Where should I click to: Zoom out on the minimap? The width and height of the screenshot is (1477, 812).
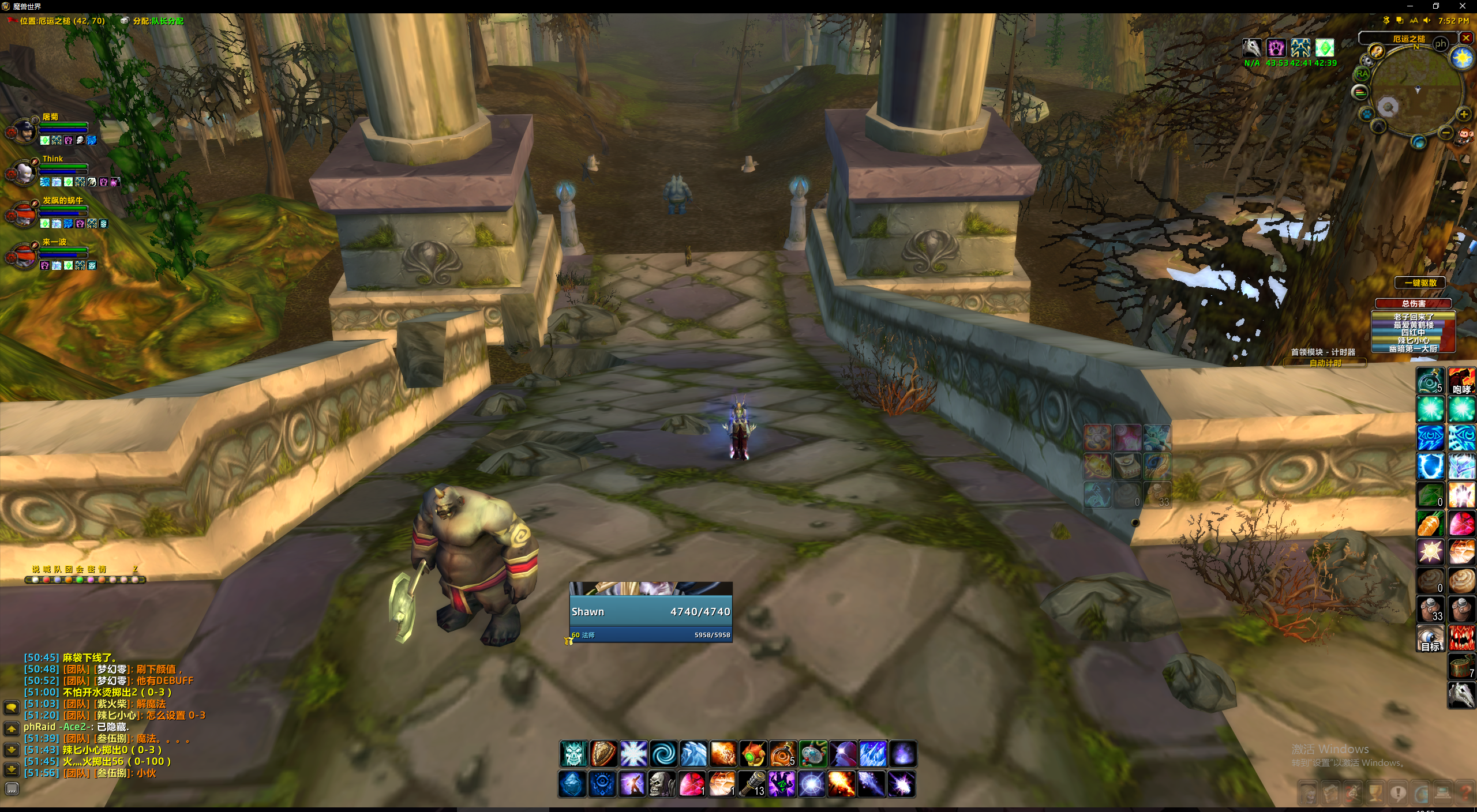tap(1445, 133)
